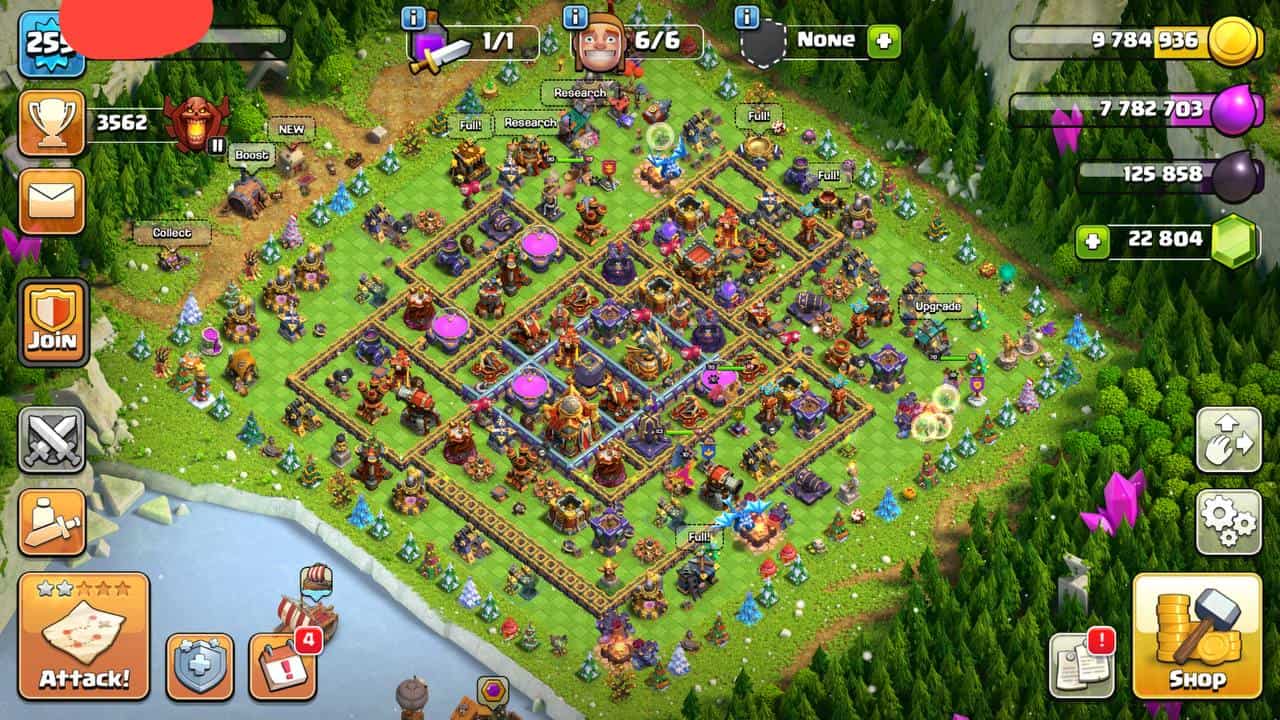Open the Settings gears button
The width and height of the screenshot is (1280, 720).
1228,521
